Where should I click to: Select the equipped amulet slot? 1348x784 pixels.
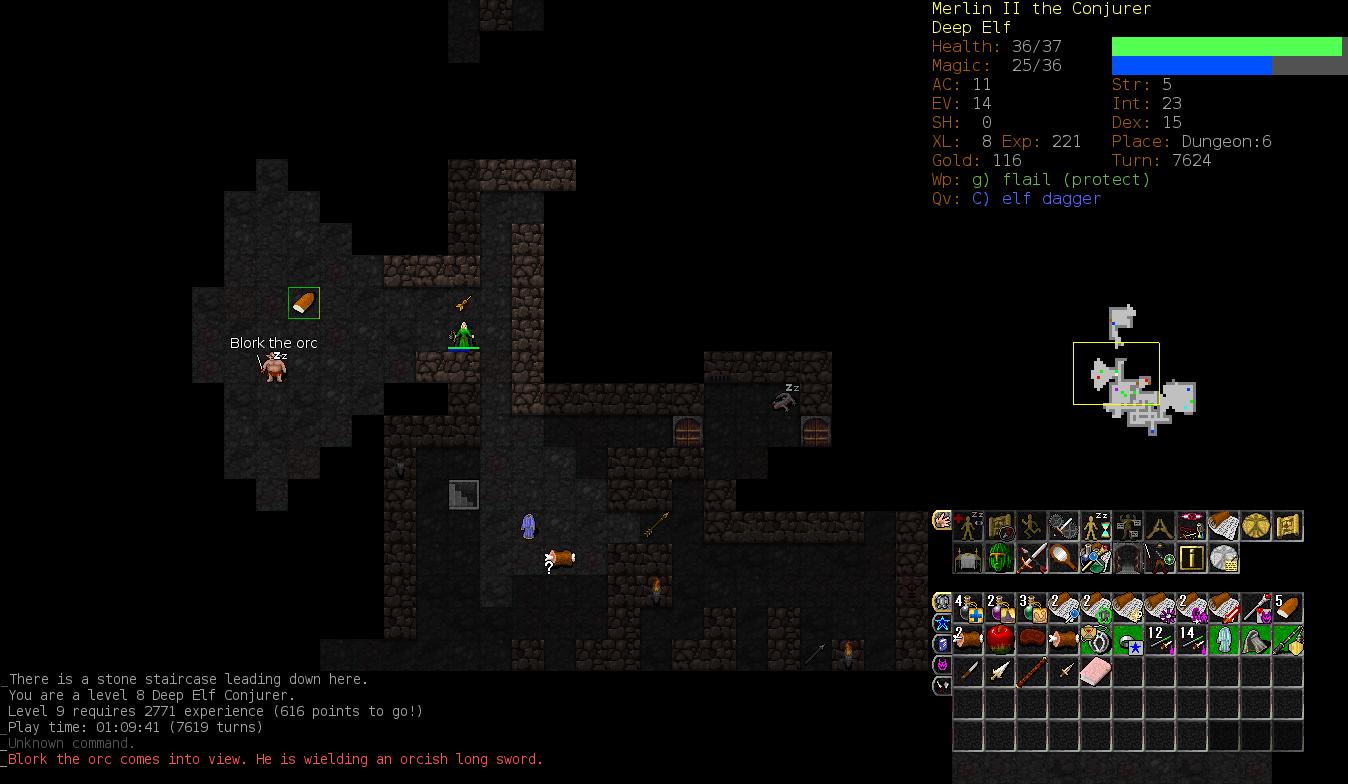point(1095,640)
